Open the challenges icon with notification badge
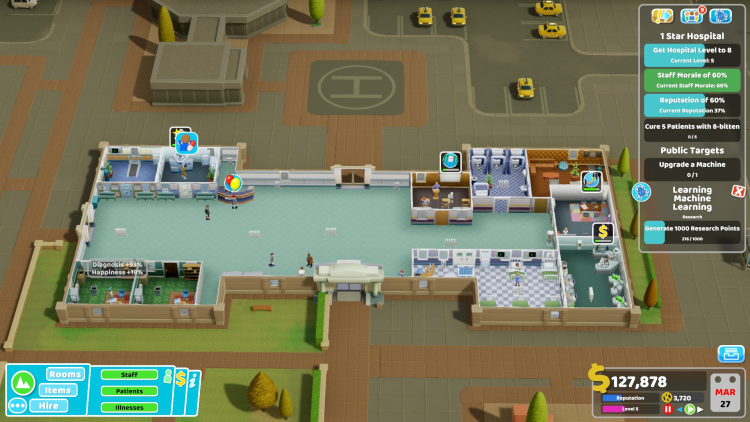Screen dimensions: 750x422 click(692, 16)
